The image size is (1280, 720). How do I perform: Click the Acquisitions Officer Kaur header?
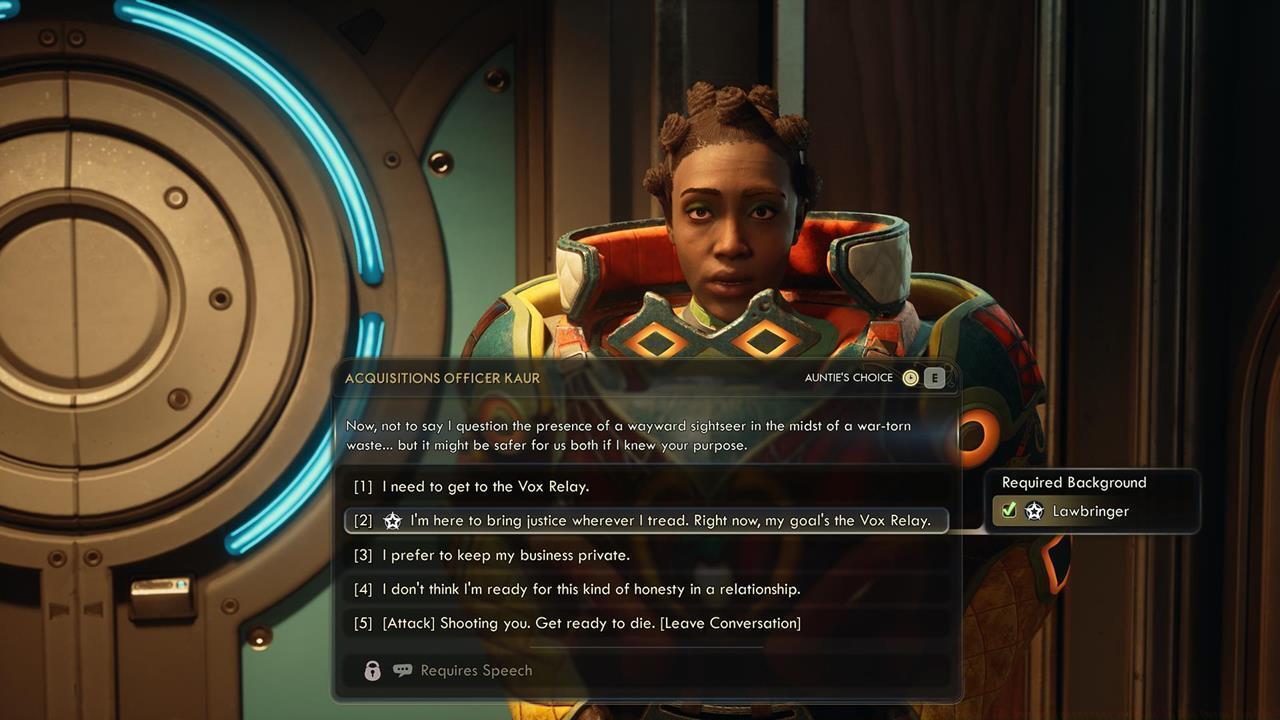point(442,378)
